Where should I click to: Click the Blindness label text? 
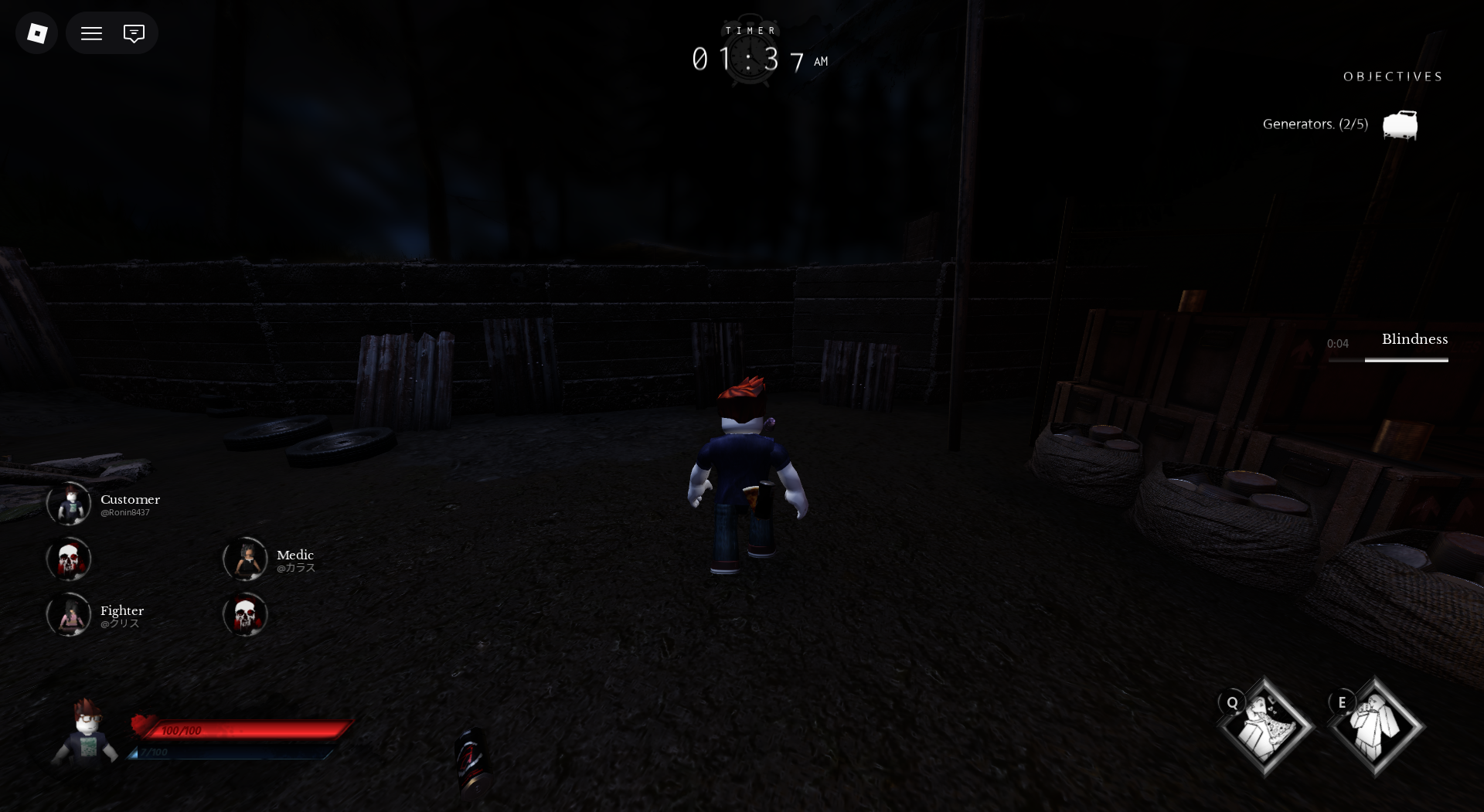[1414, 339]
